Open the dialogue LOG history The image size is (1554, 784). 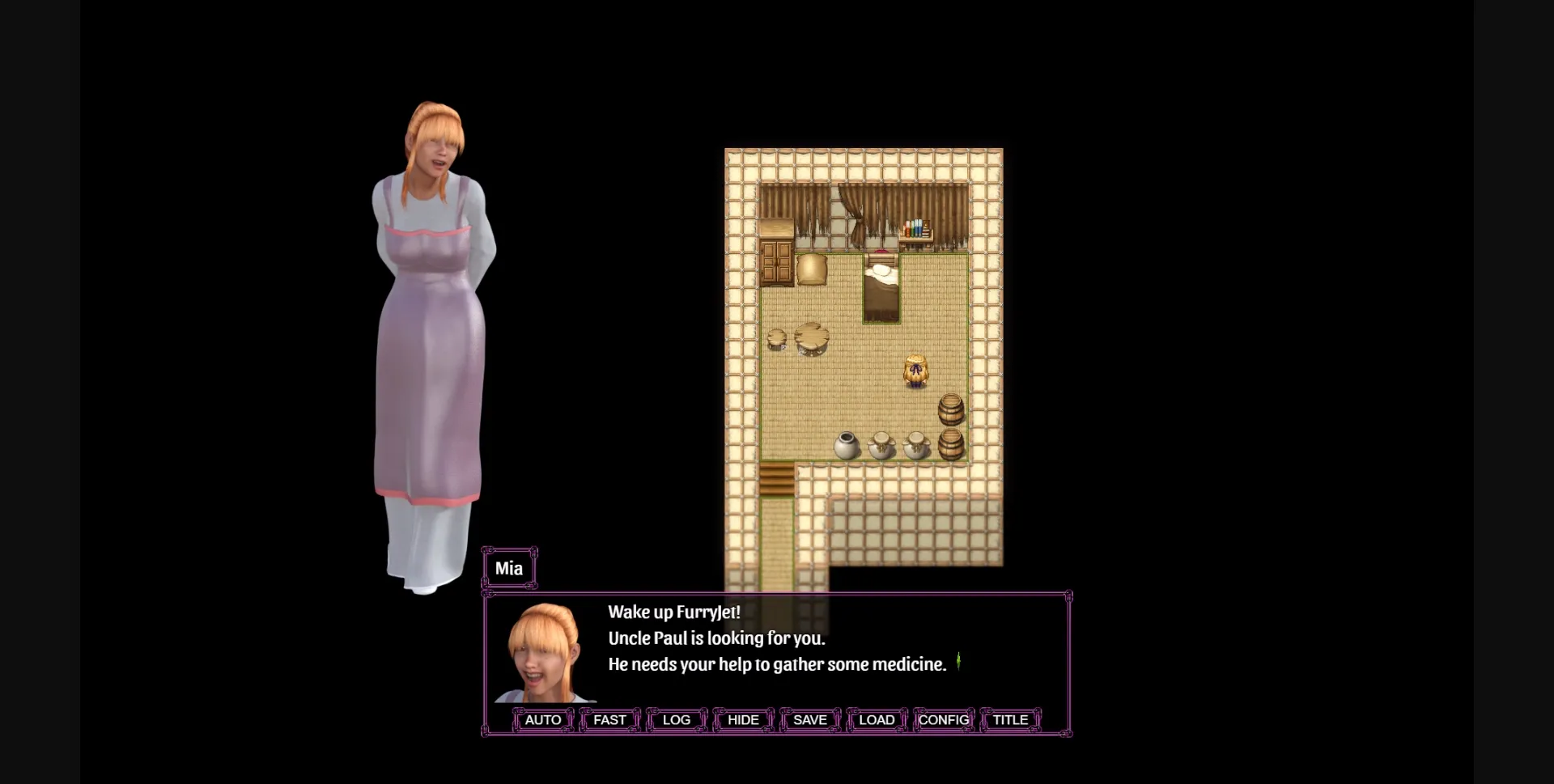[675, 719]
